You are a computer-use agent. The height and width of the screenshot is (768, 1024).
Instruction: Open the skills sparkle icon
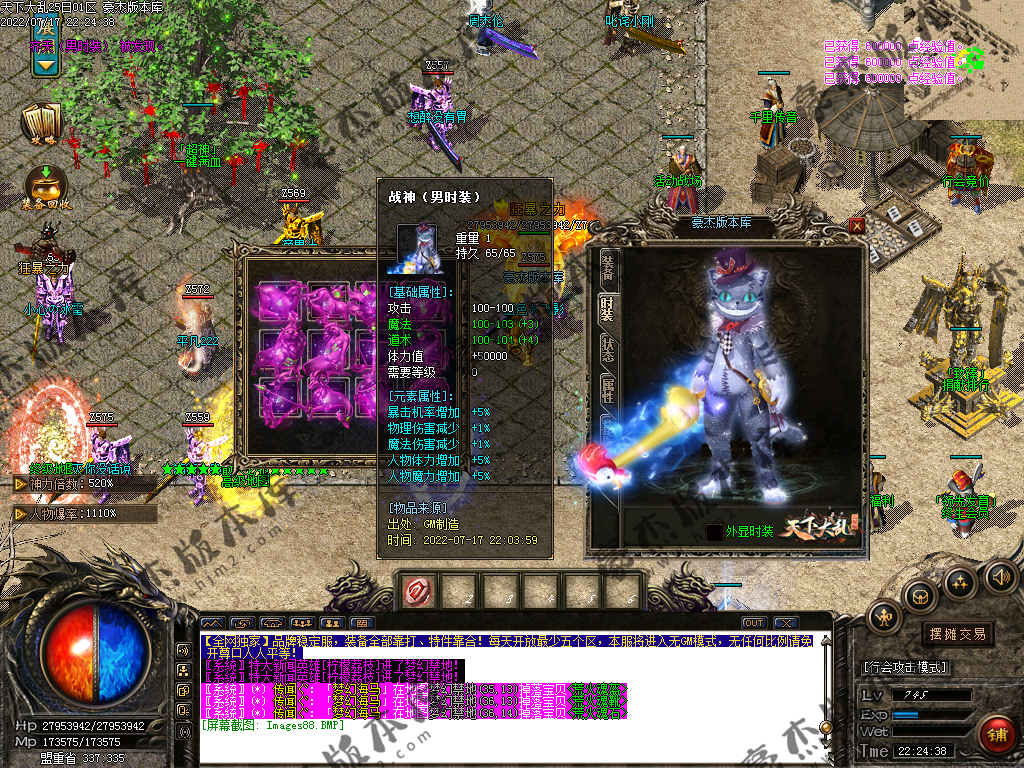960,581
